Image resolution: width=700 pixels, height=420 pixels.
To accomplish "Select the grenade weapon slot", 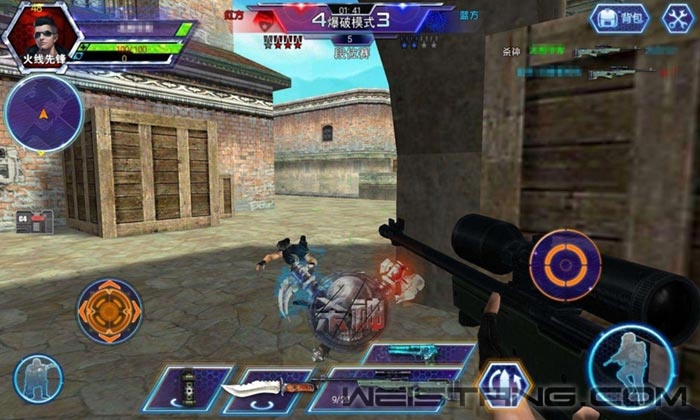I will click(188, 386).
